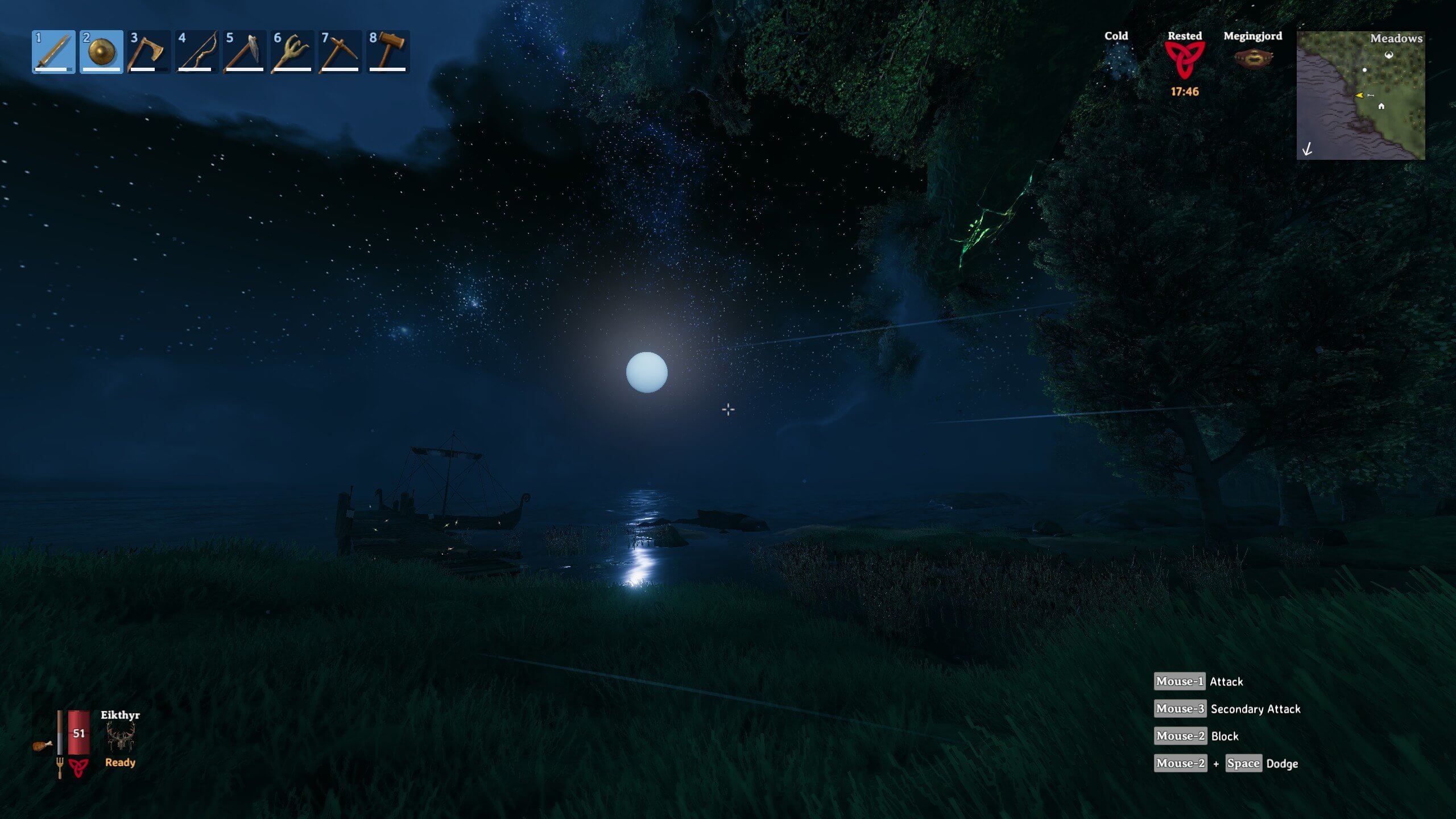Click the cooked meat food icon
This screenshot has width=1456, height=819.
point(42,745)
